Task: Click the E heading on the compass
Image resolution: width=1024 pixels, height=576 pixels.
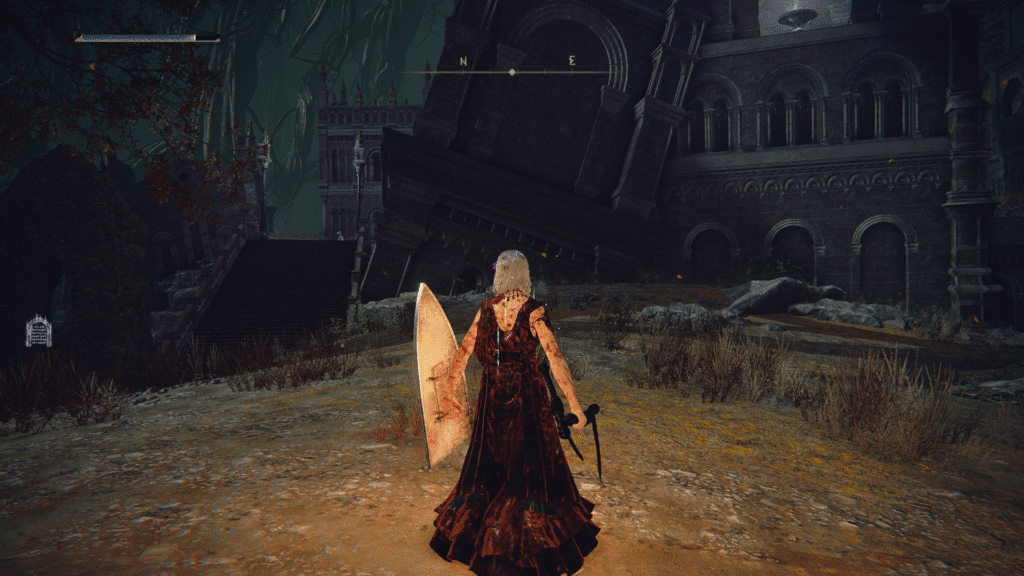Action: tap(572, 61)
